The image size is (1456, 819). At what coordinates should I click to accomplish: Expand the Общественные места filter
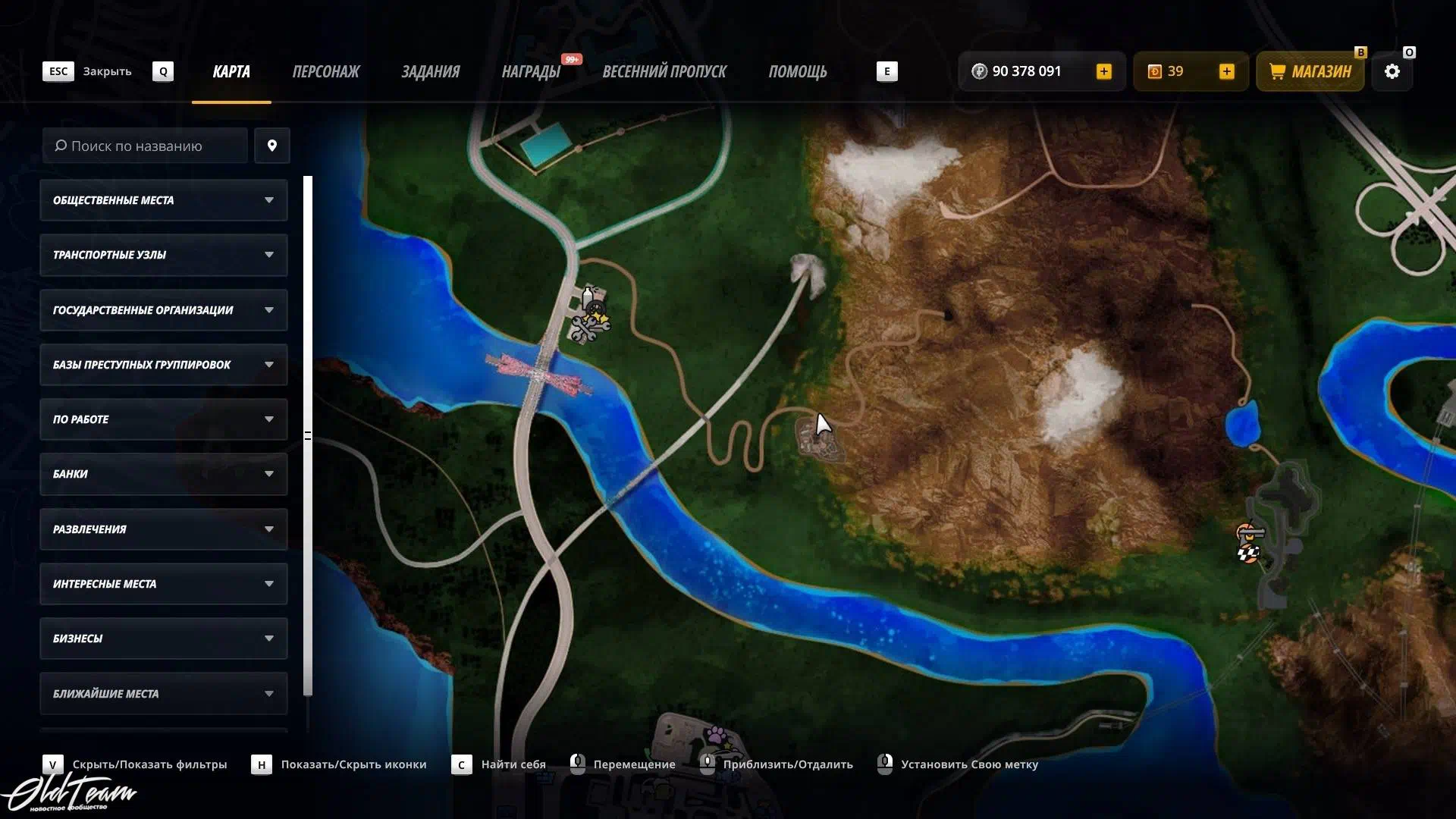(163, 200)
